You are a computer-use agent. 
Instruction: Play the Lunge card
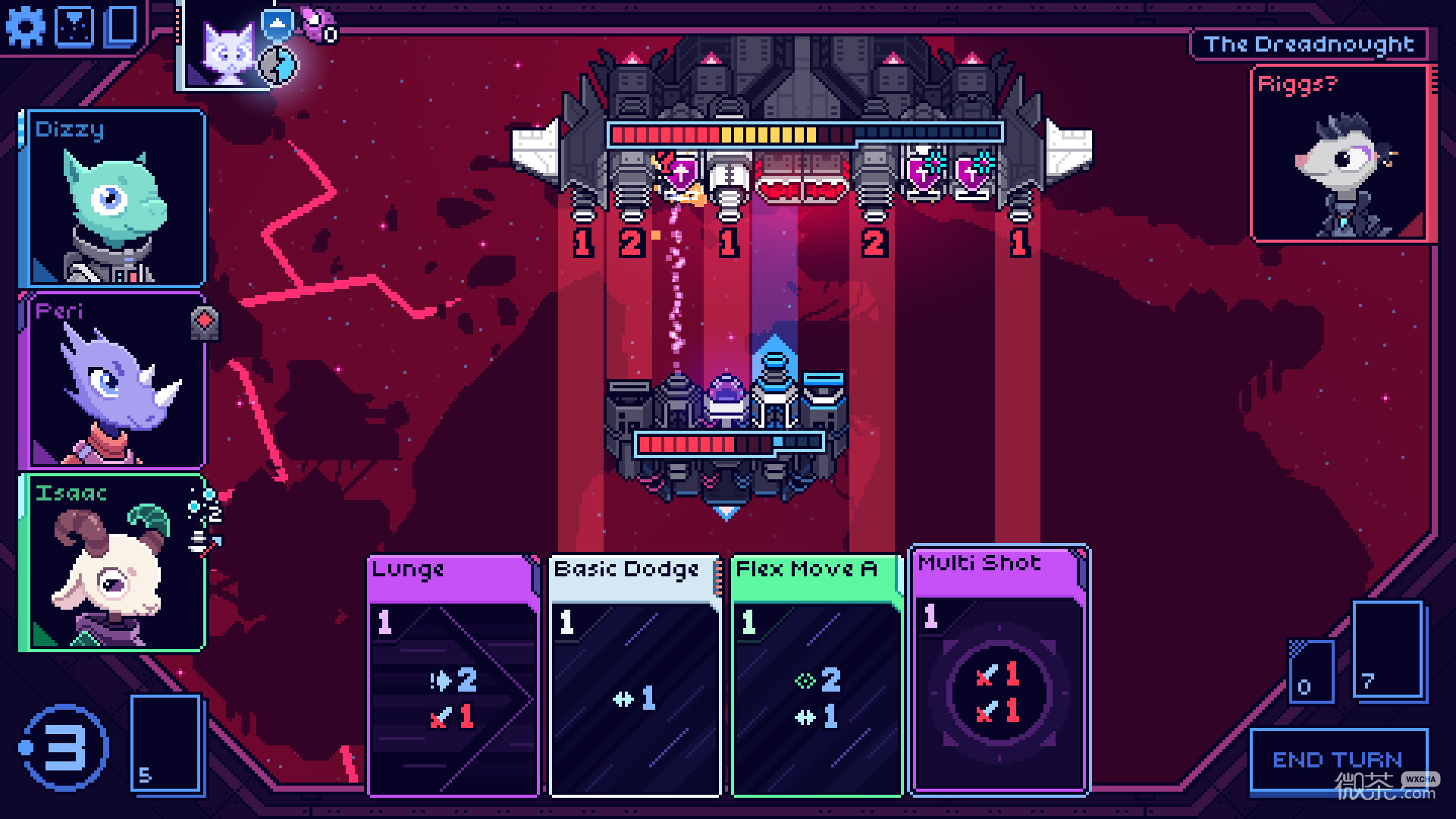tap(453, 675)
